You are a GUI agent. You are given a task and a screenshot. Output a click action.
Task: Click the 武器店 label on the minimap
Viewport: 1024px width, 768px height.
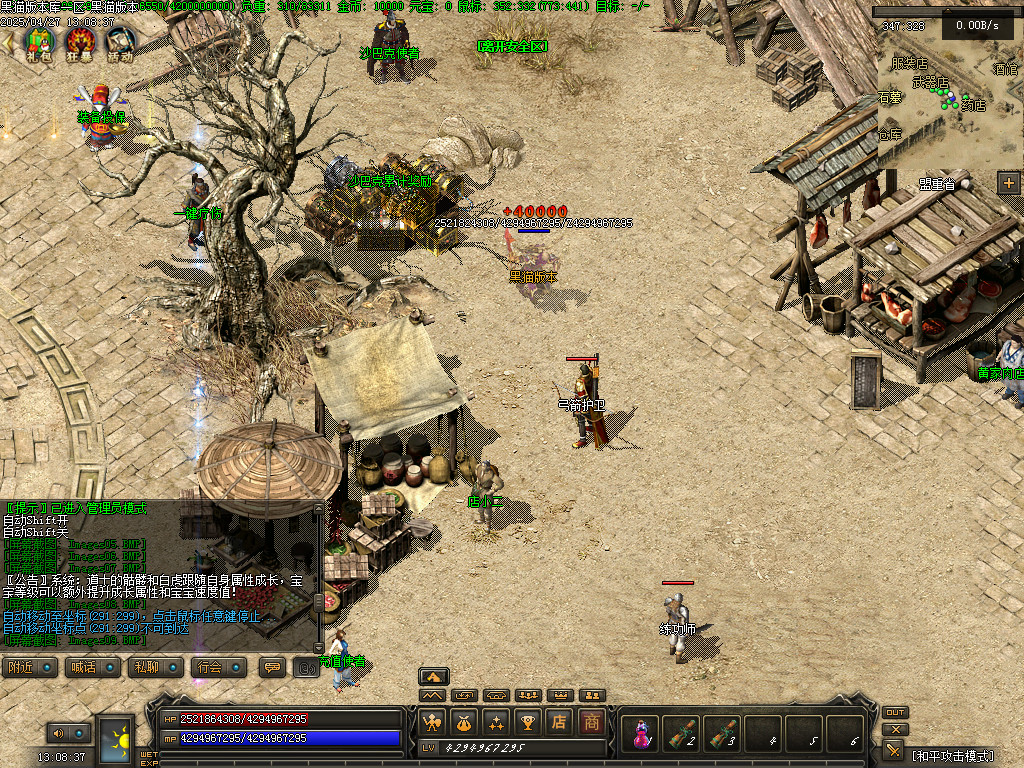(x=930, y=82)
